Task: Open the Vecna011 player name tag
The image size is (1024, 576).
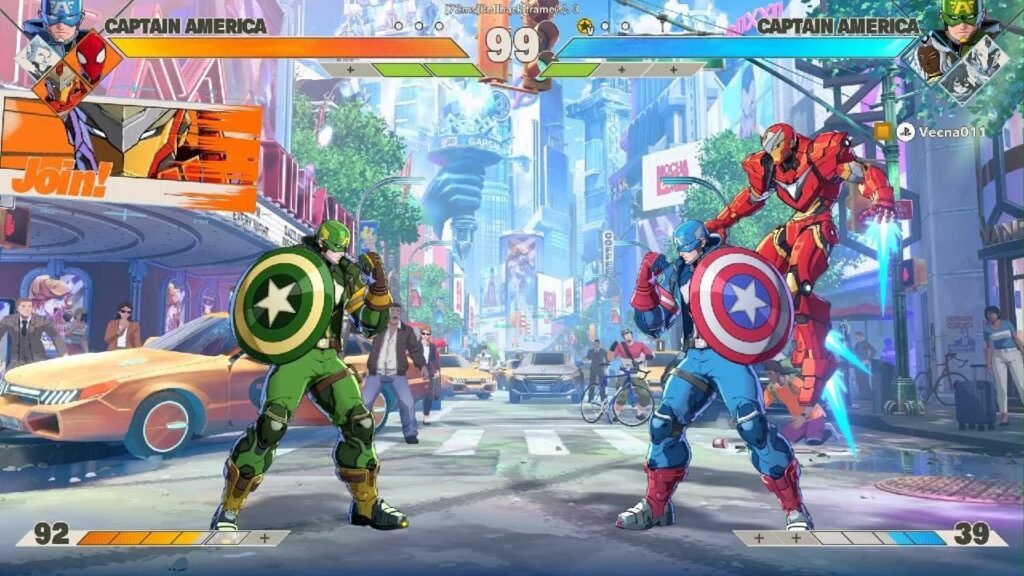Action: tap(952, 132)
